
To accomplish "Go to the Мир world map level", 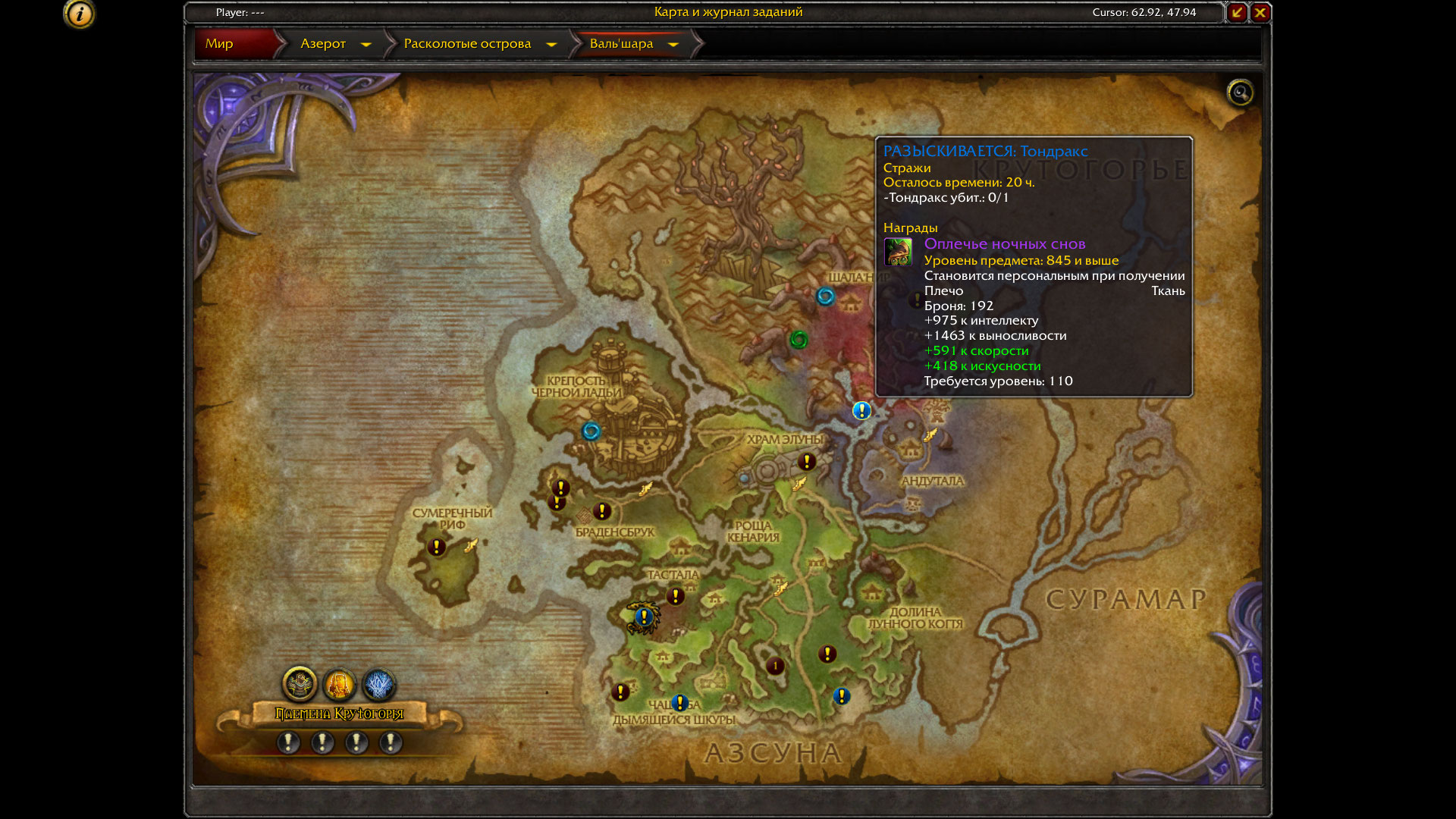I will pos(219,44).
